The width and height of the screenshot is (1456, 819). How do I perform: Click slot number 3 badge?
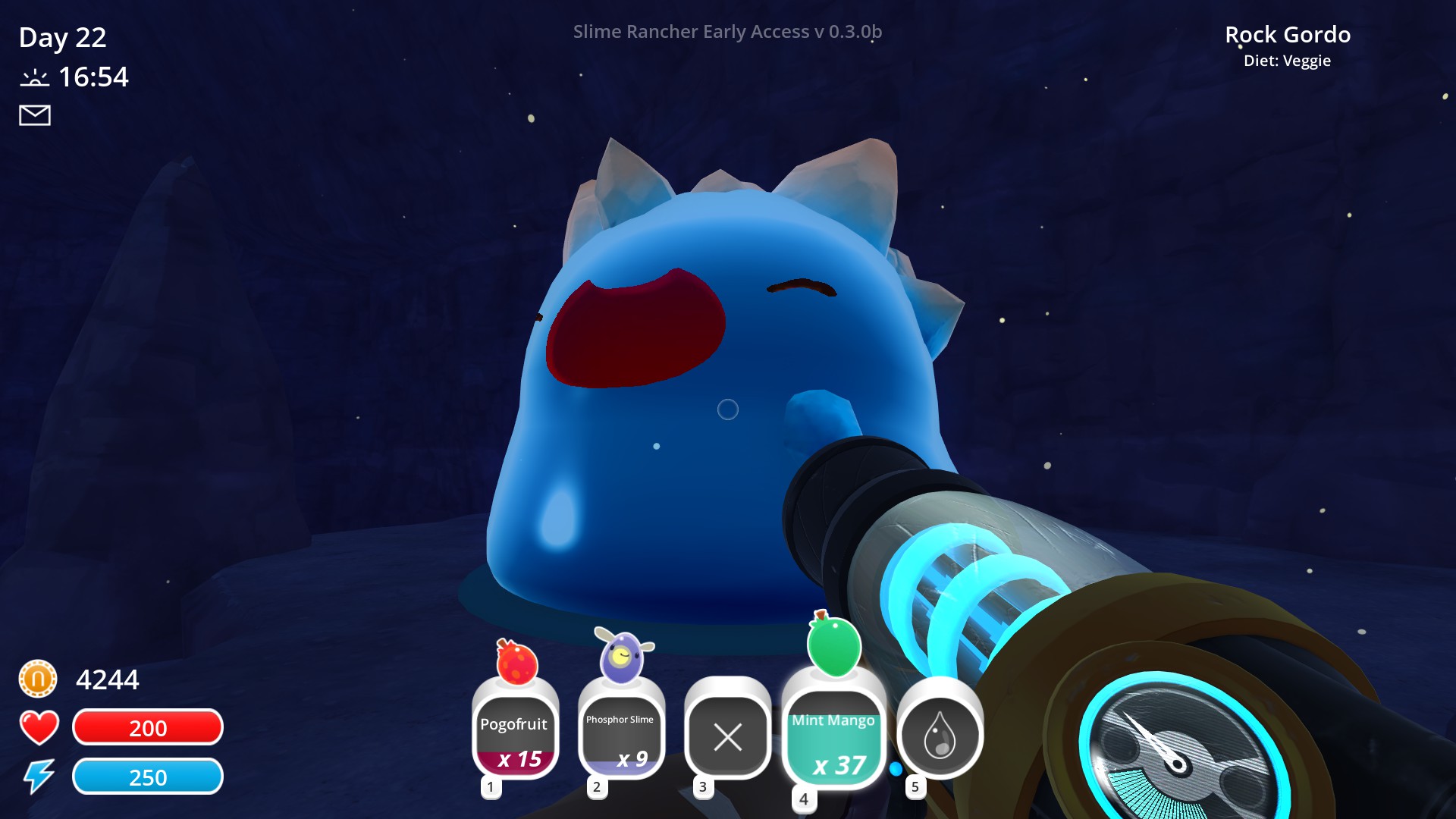click(x=703, y=787)
